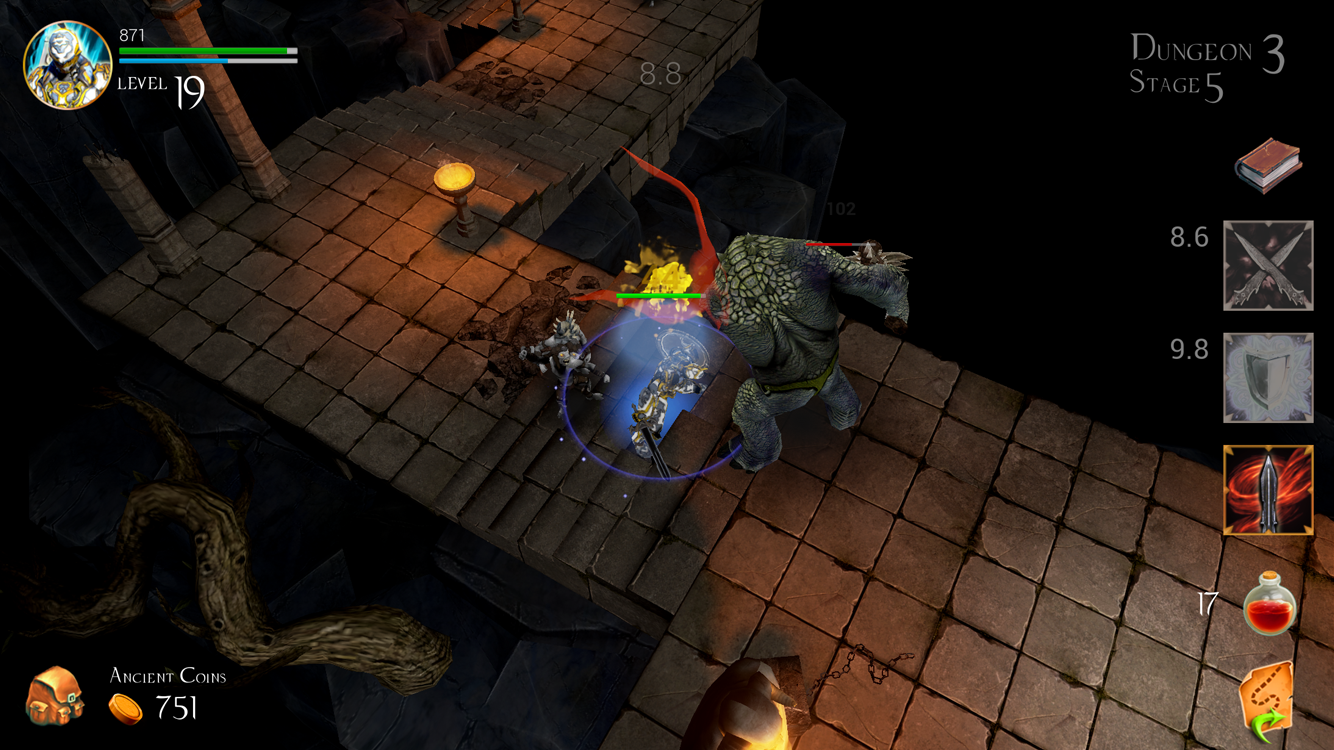
Task: Click the Dungeon 3 heading
Action: (1196, 51)
